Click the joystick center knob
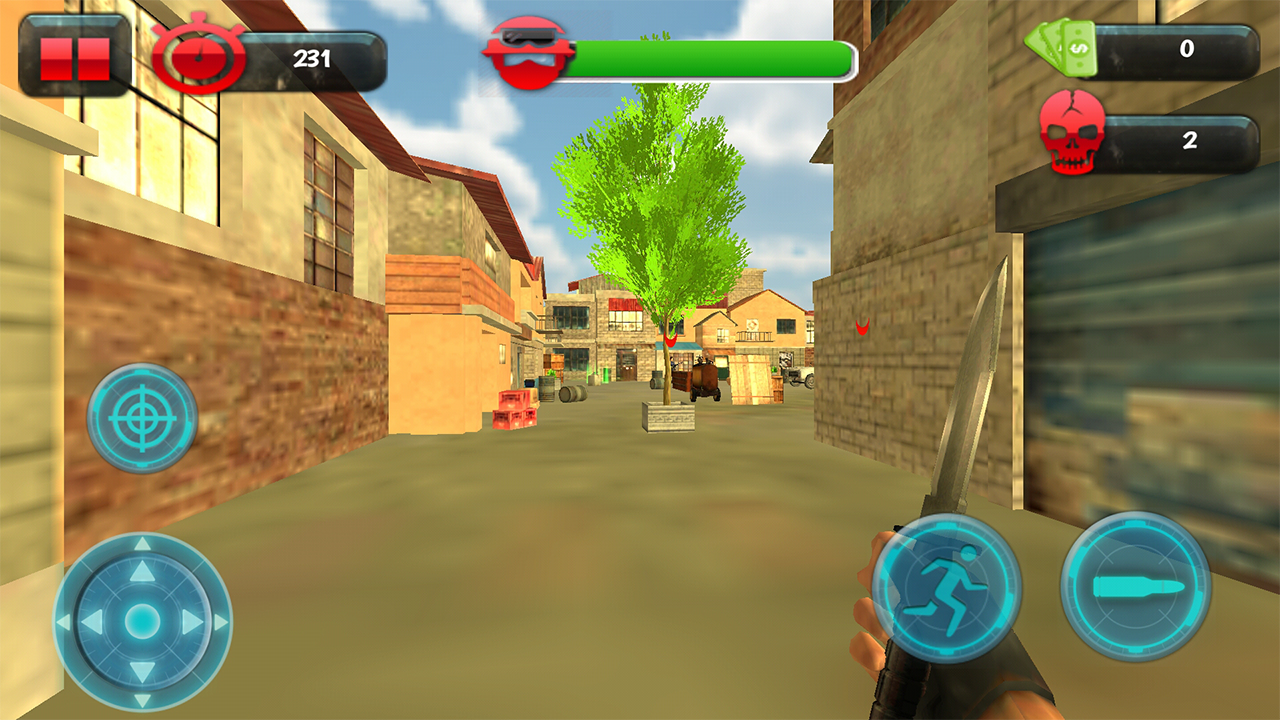Screen dimensions: 1280x720 pos(141,618)
